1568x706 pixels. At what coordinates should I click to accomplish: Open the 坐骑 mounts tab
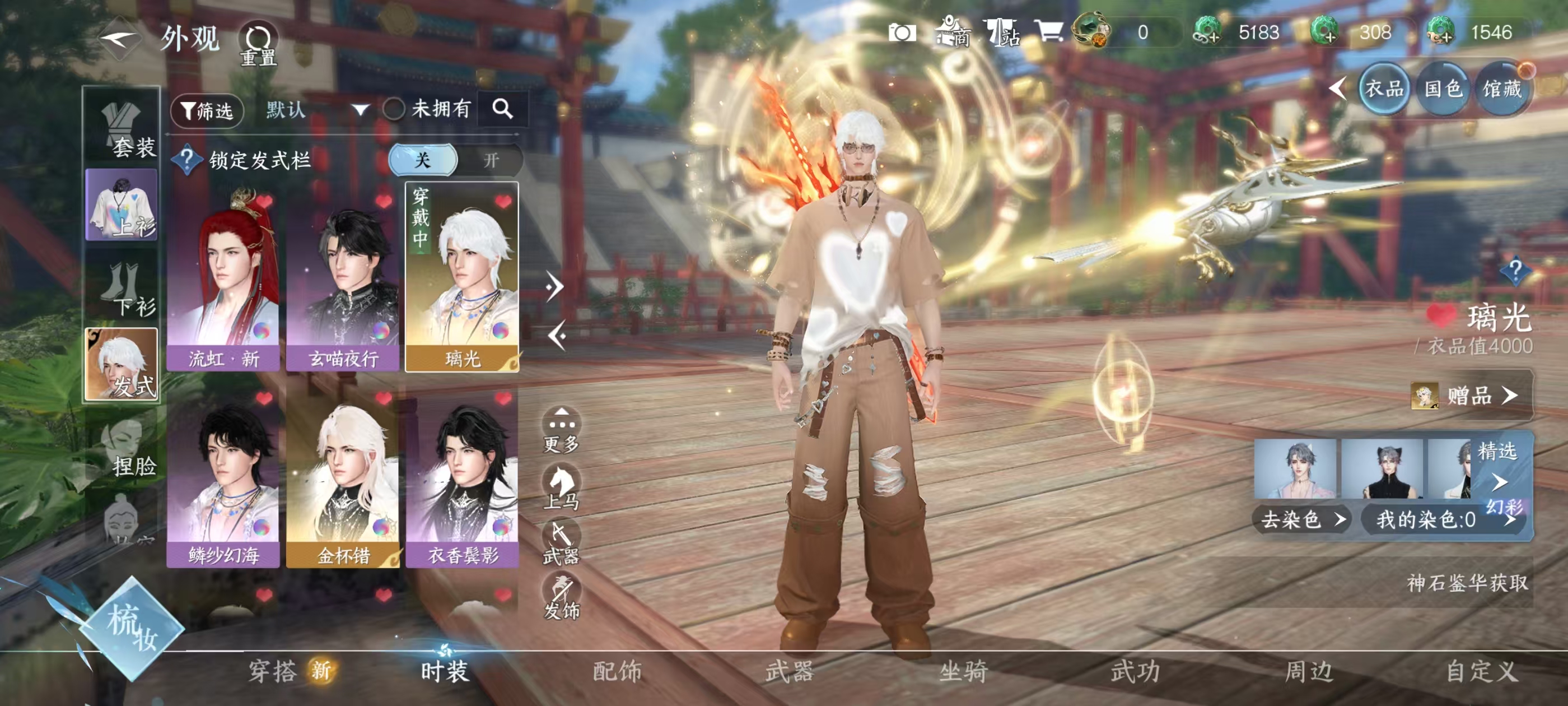point(963,671)
